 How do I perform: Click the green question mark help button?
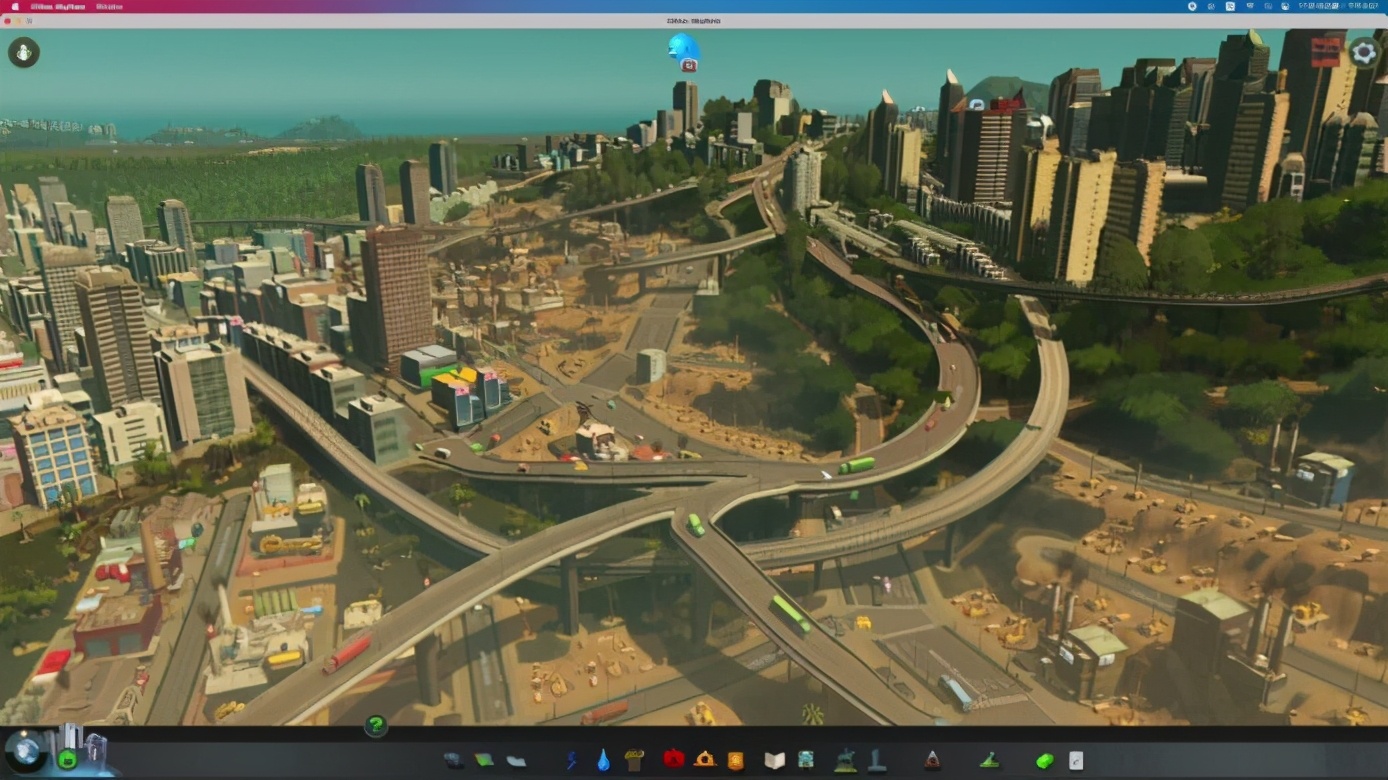[x=376, y=725]
